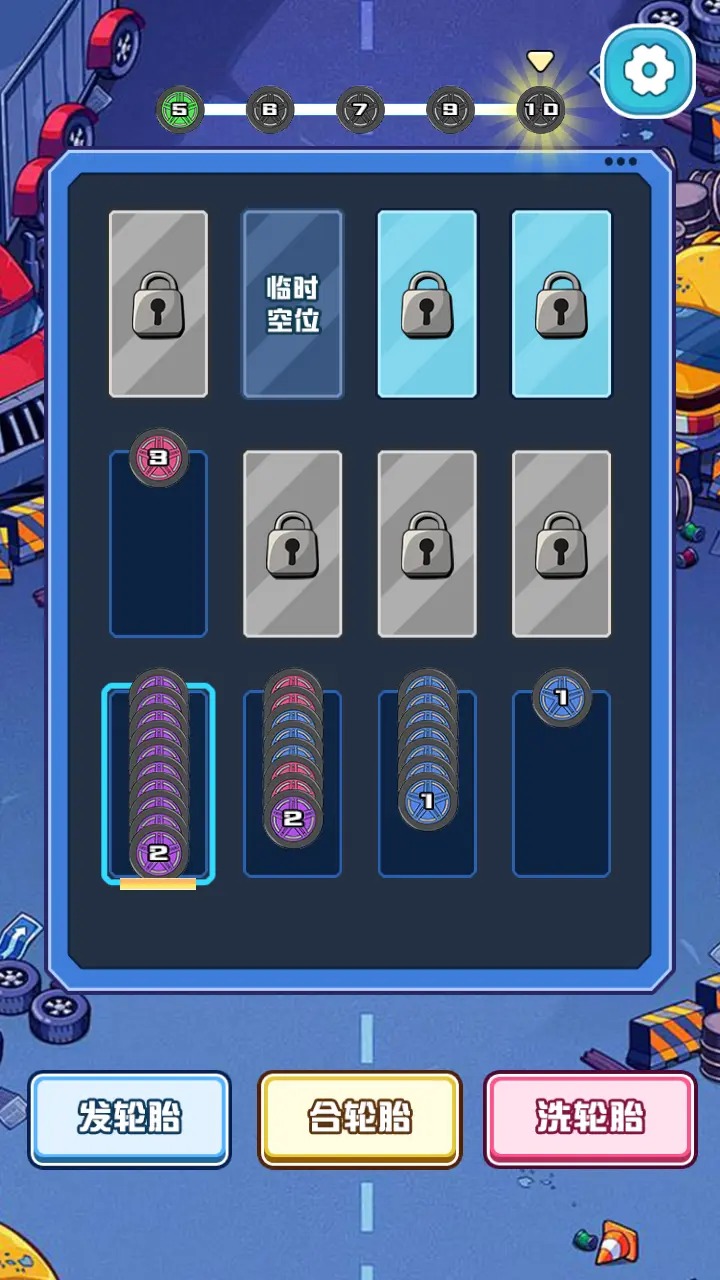The image size is (720, 1280).
Task: Select the 临时空位 temporary slot
Action: click(293, 304)
